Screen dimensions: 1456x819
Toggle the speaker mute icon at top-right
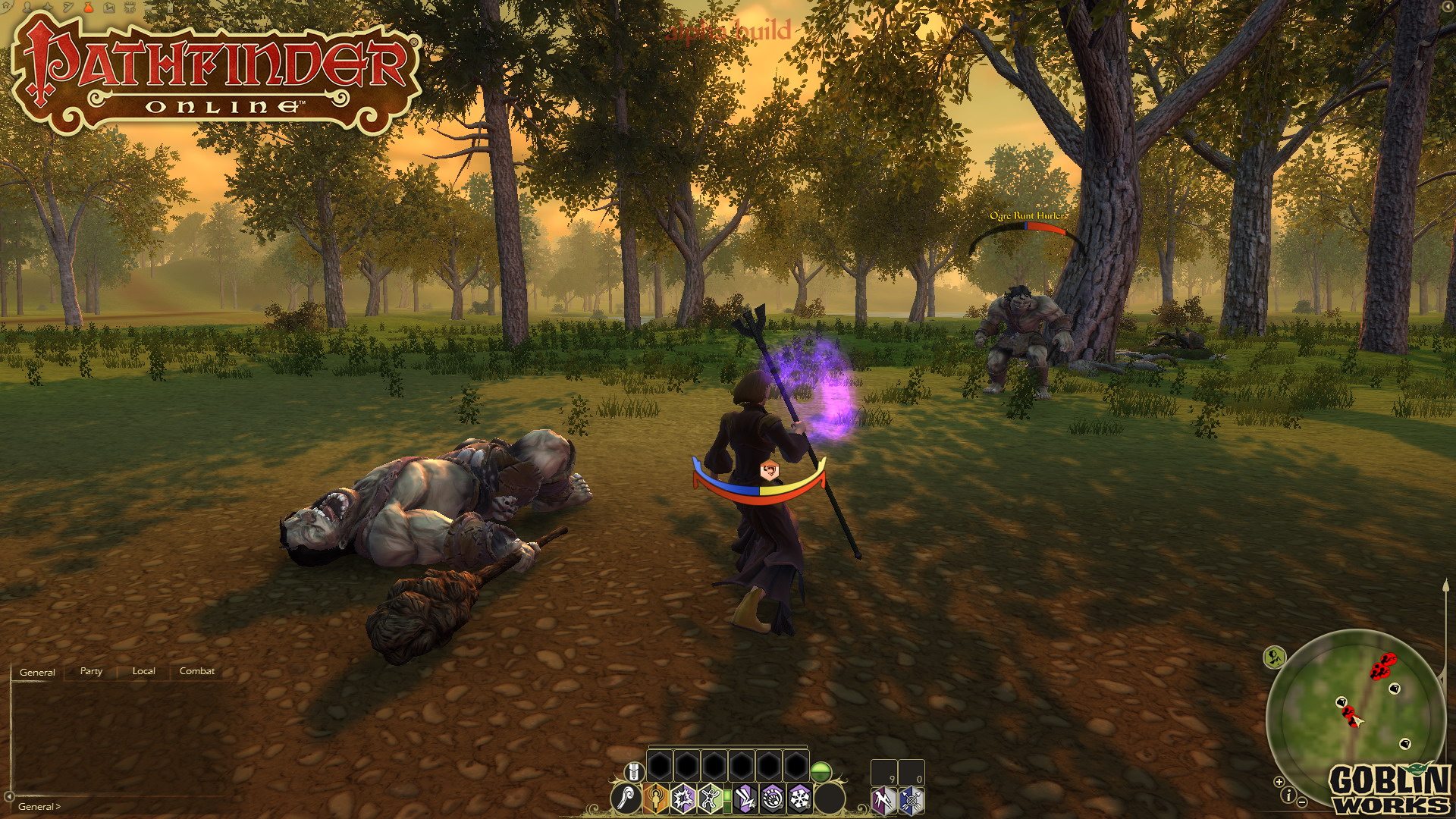[1448, 7]
